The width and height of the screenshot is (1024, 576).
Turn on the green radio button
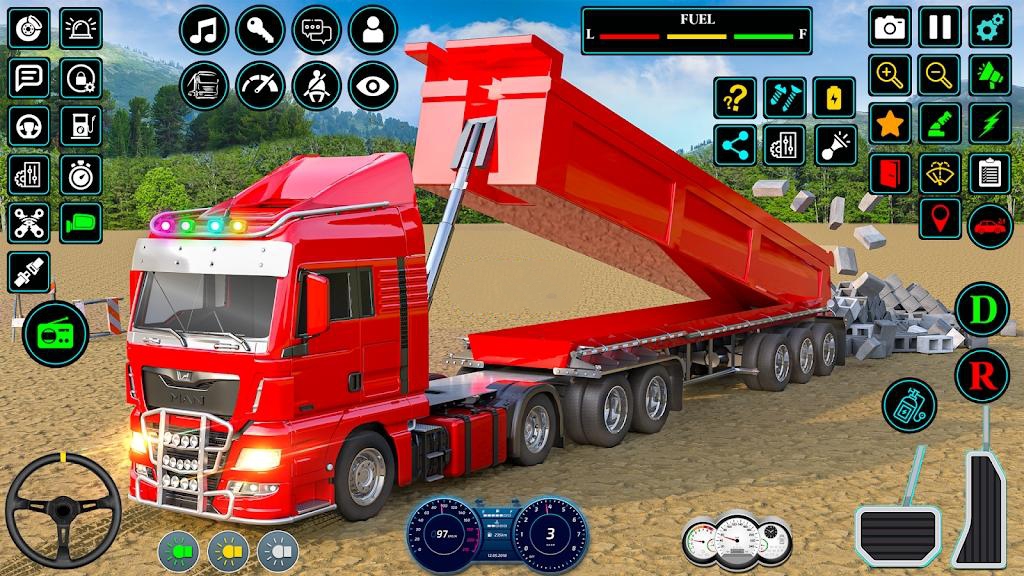[x=56, y=334]
